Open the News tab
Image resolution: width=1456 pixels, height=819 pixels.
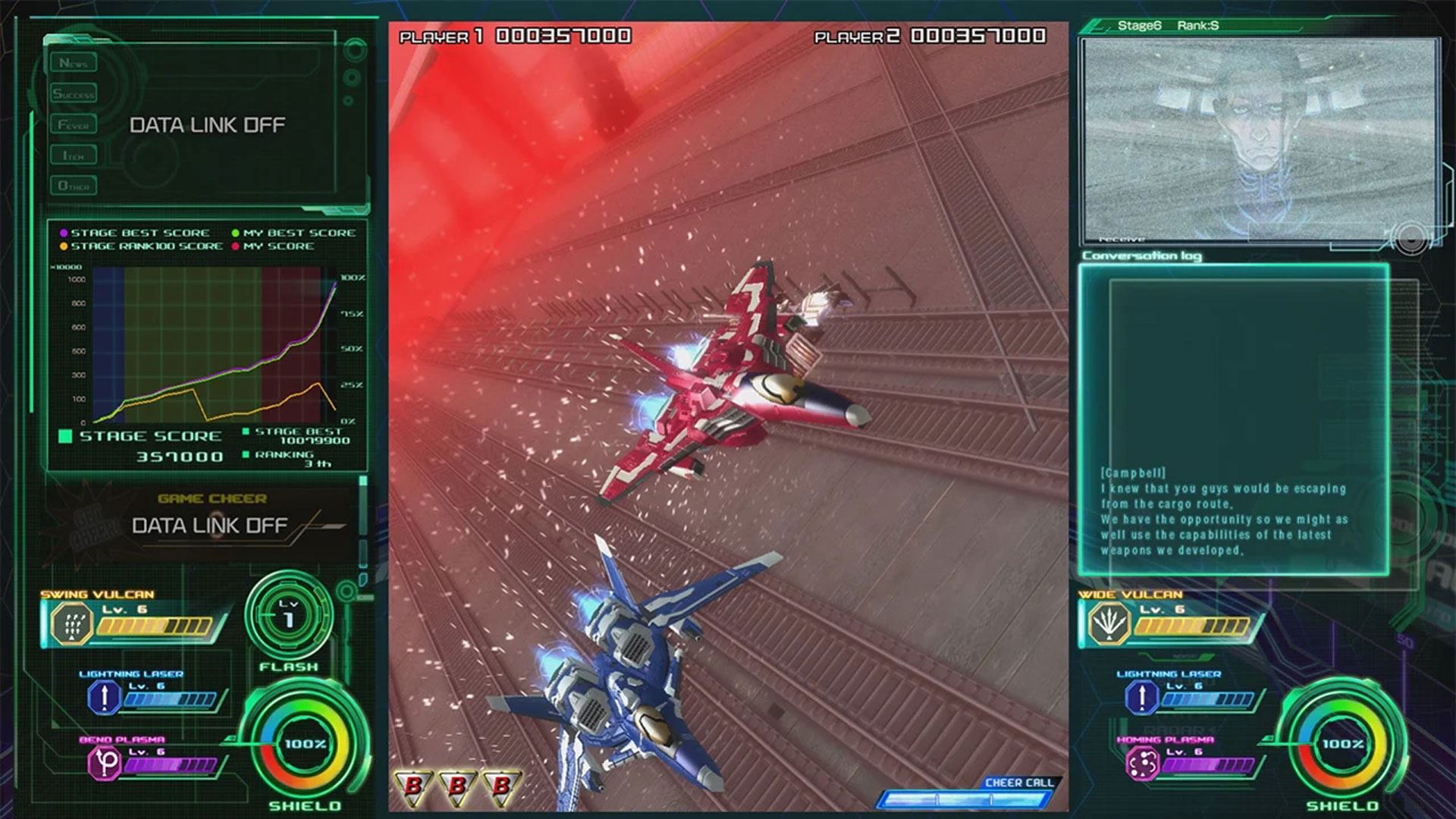click(x=74, y=63)
